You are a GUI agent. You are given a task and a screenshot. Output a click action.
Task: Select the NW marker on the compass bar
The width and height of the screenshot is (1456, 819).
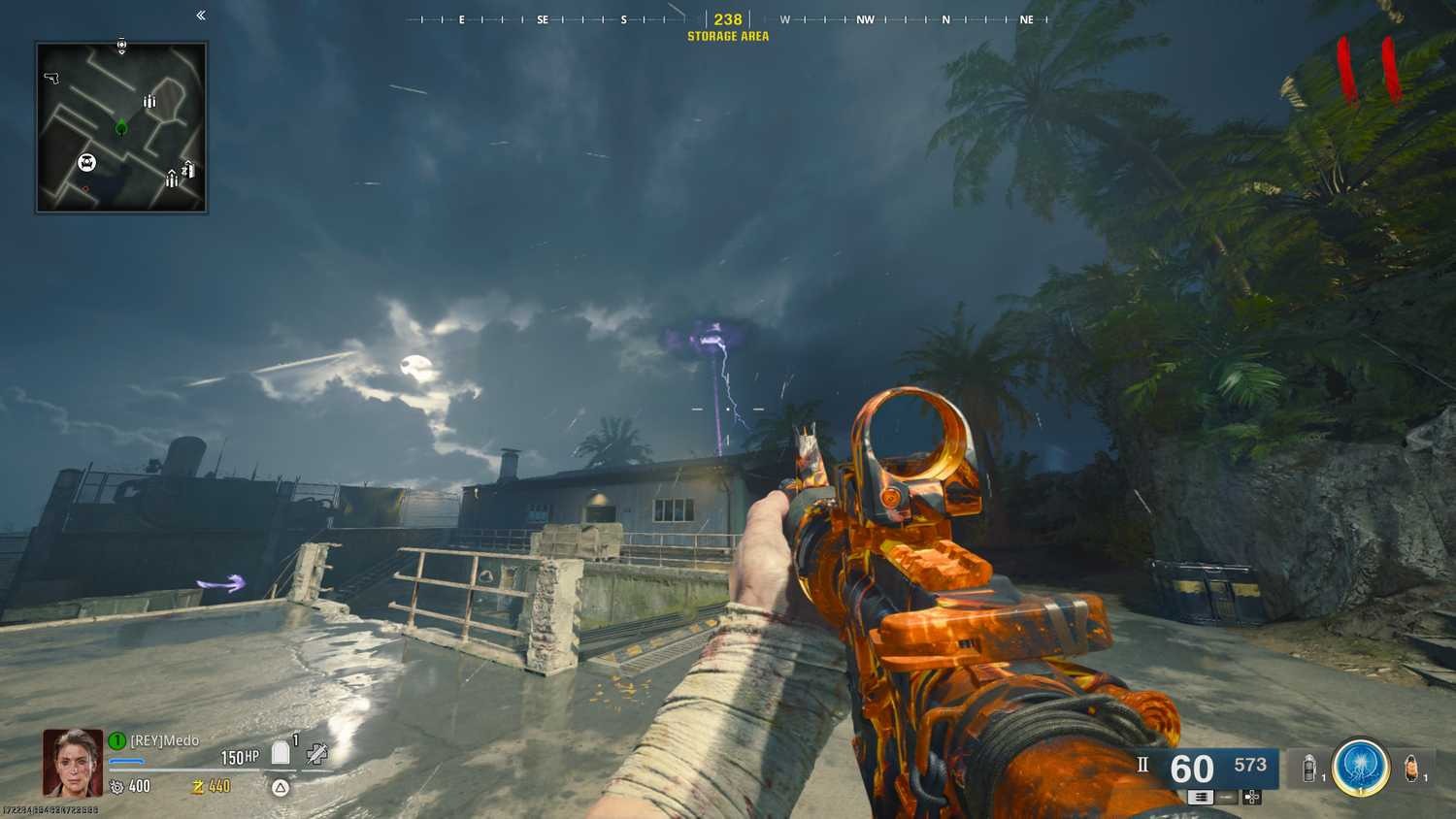(x=864, y=19)
